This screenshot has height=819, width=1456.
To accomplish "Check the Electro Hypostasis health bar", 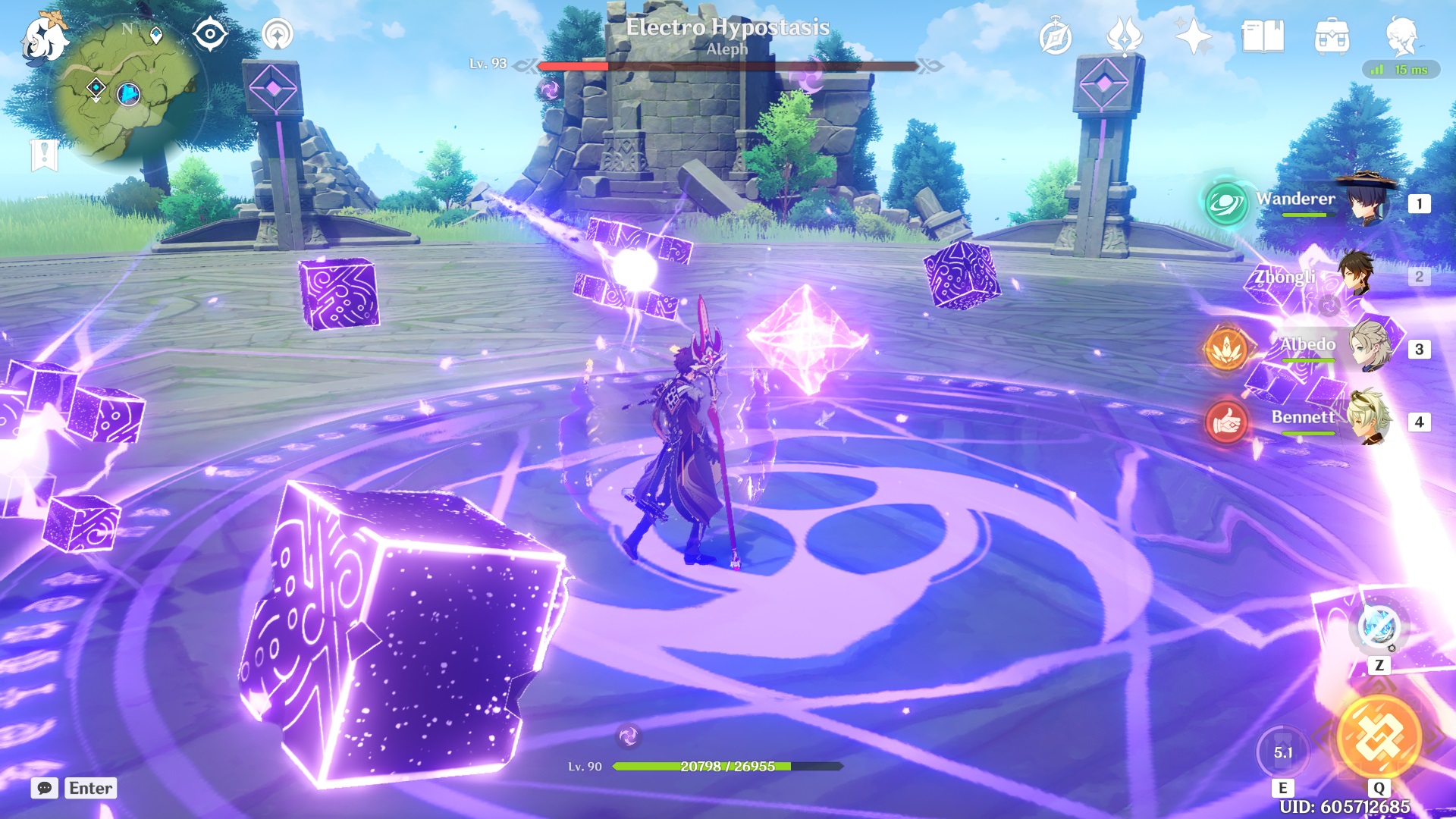I will click(x=726, y=67).
